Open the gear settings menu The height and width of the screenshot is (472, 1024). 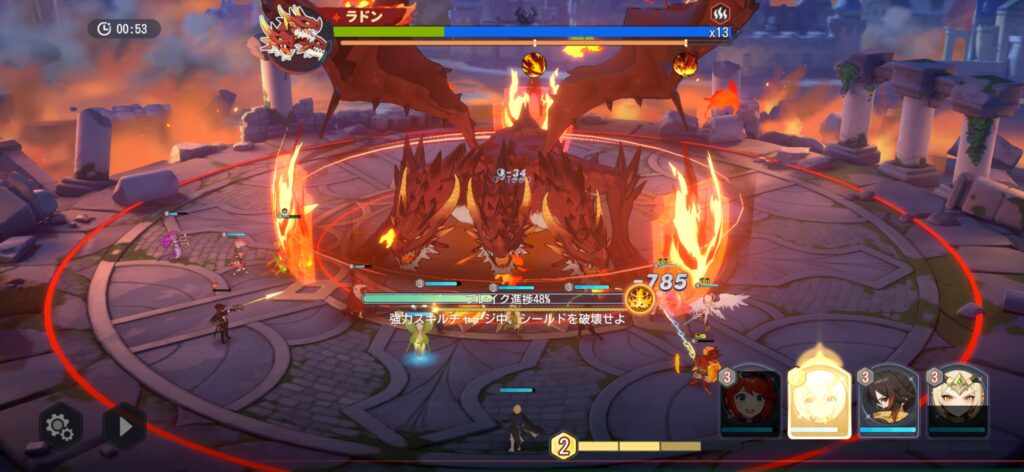[x=60, y=426]
